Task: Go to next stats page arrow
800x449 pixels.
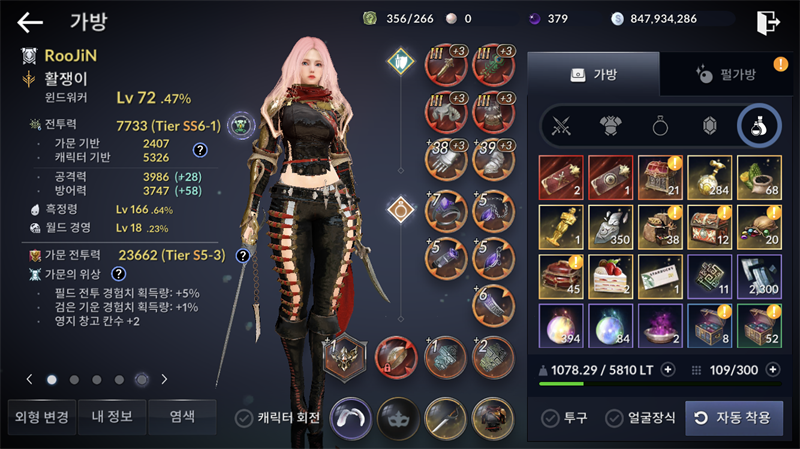Action: [x=164, y=379]
